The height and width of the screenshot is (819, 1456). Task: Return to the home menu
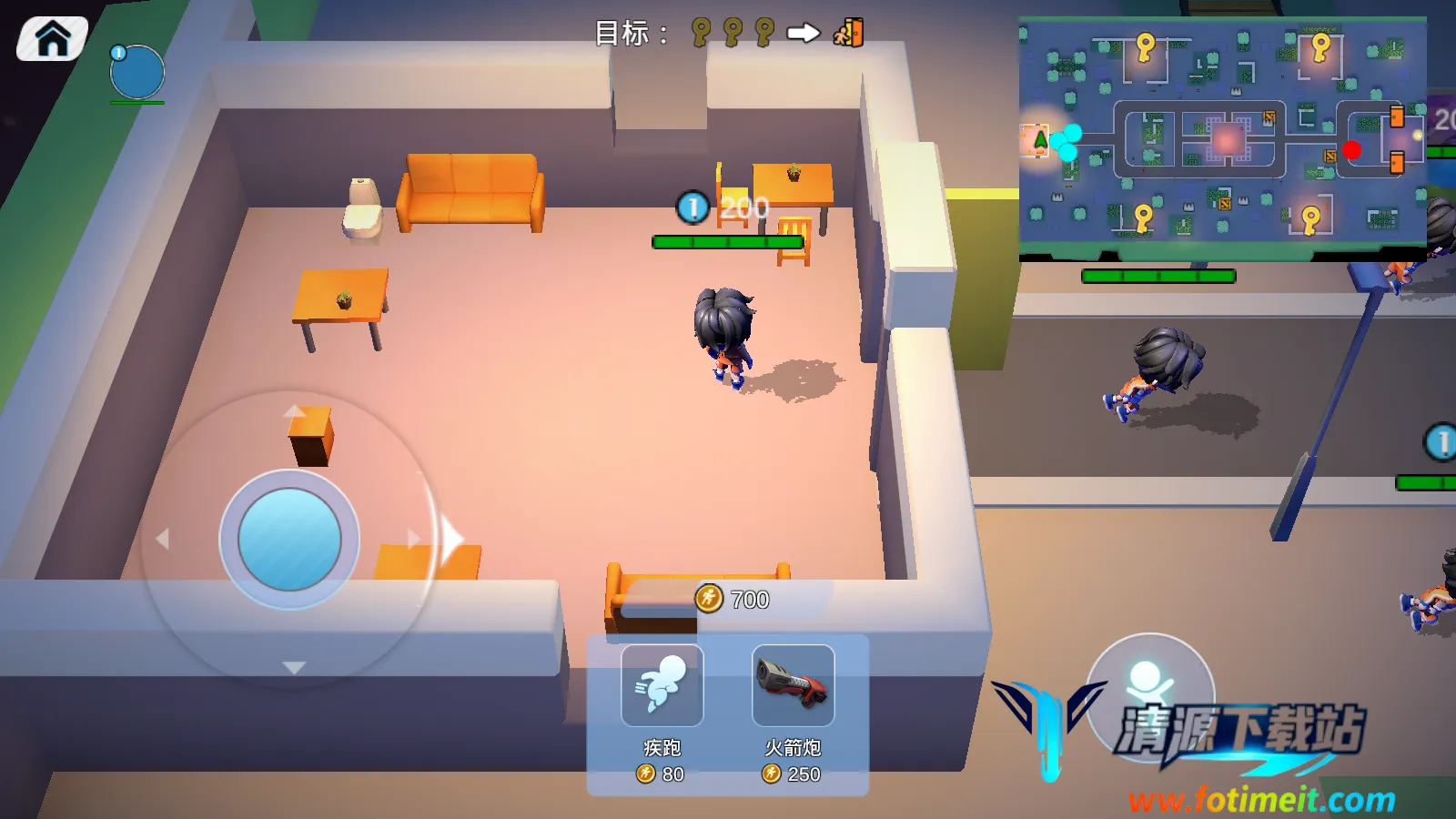(52, 39)
